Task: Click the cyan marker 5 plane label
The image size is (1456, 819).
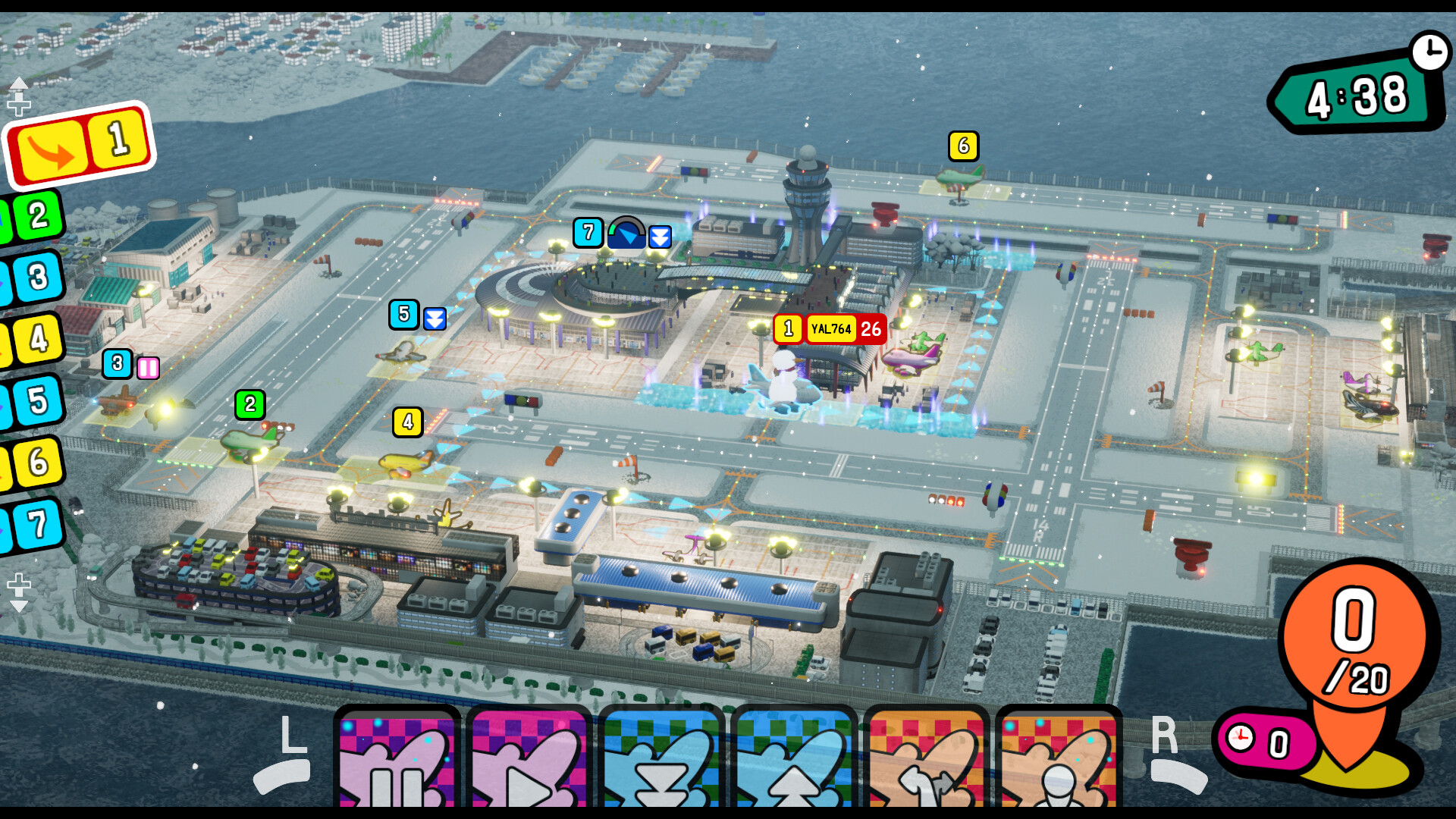Action: (x=403, y=315)
